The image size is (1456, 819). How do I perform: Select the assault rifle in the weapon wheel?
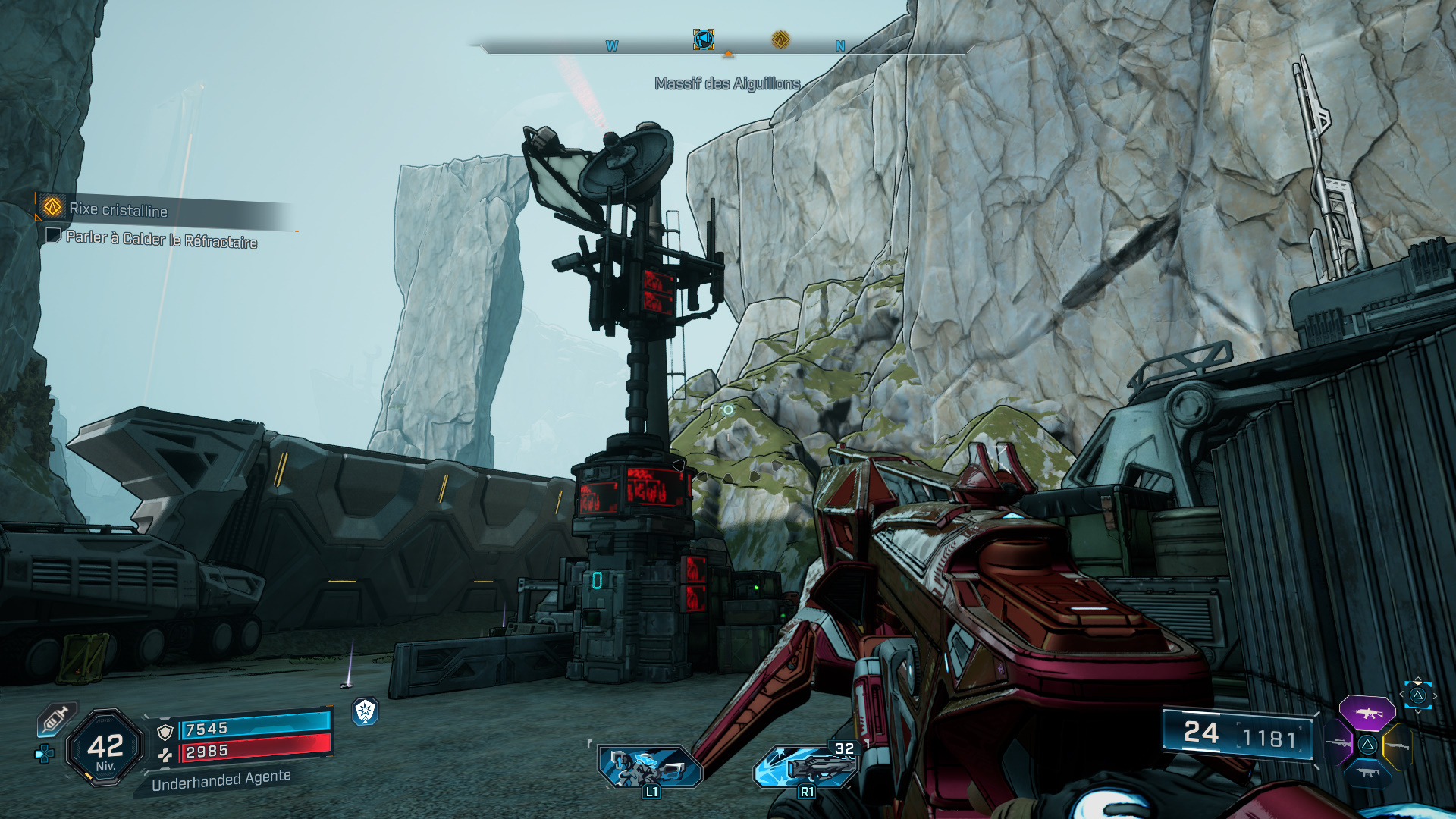point(1367,713)
